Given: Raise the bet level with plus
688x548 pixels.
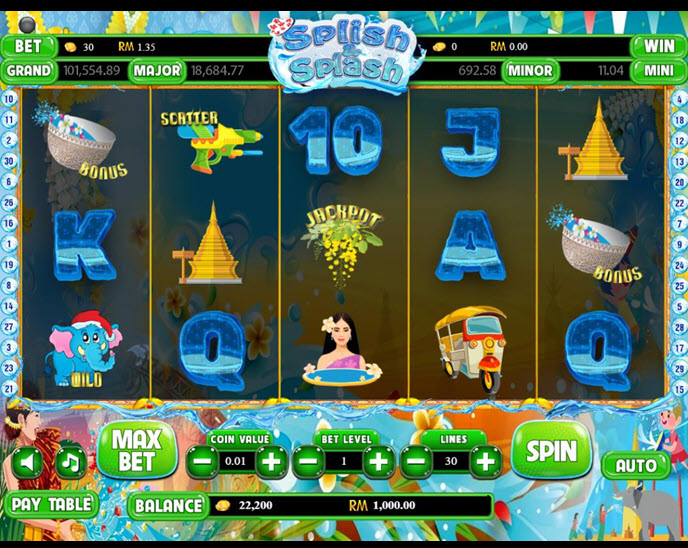Looking at the screenshot, I should [378, 461].
